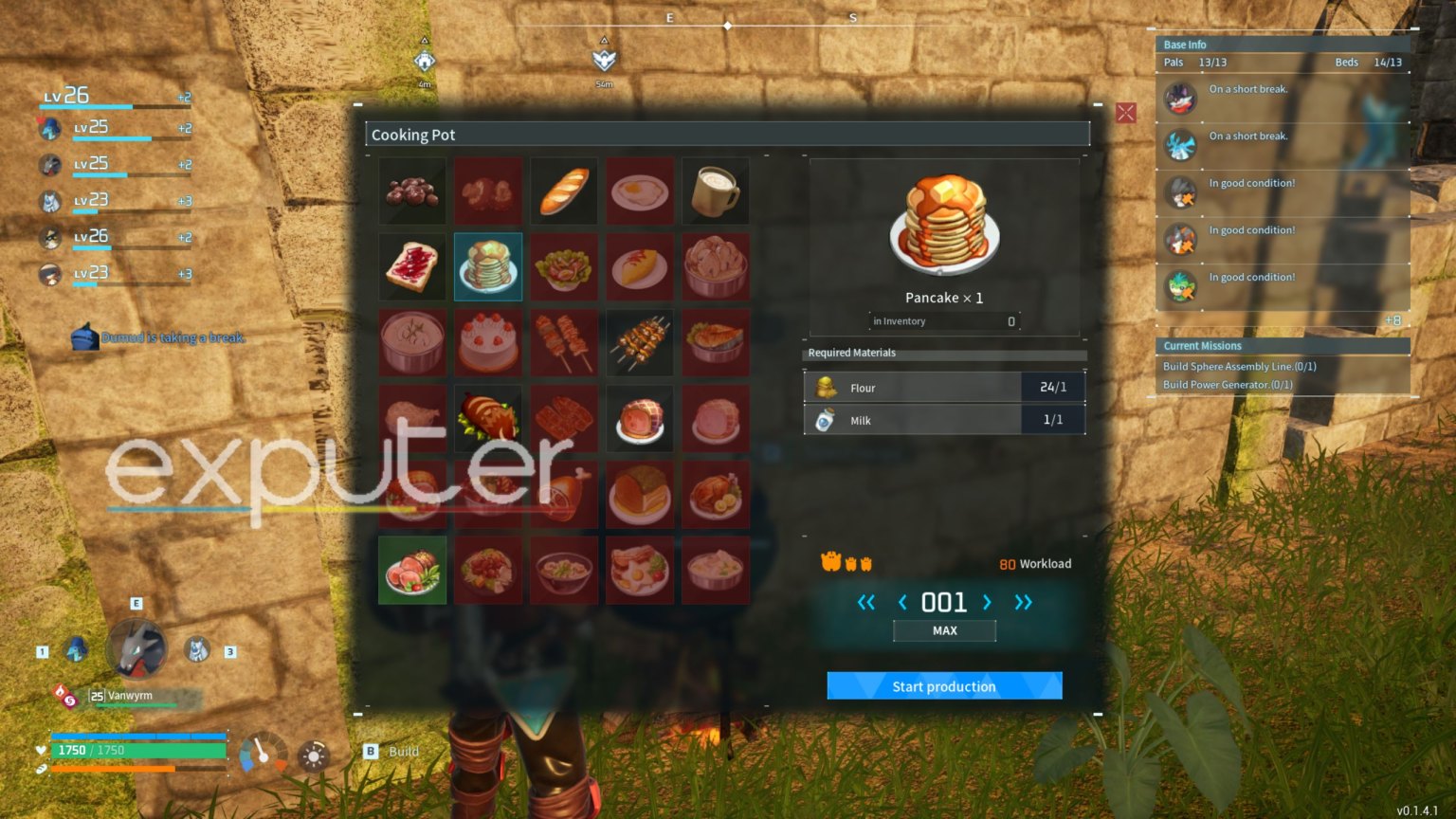Choose the bread loaf recipe
The width and height of the screenshot is (1456, 819).
564,191
